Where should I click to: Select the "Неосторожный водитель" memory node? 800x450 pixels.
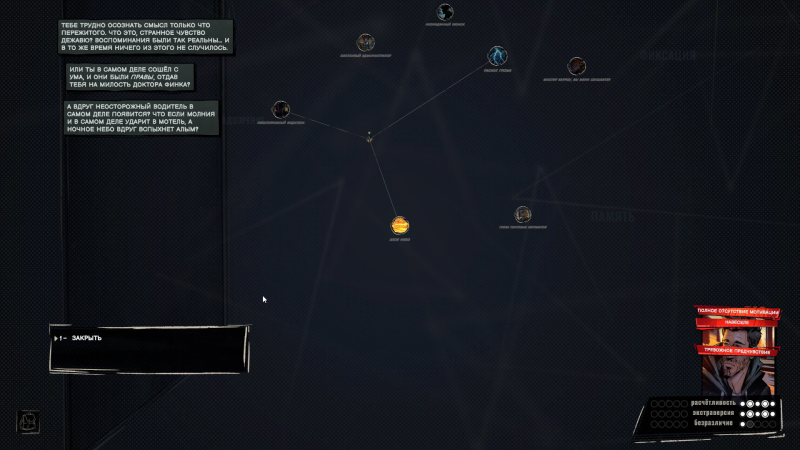click(281, 109)
